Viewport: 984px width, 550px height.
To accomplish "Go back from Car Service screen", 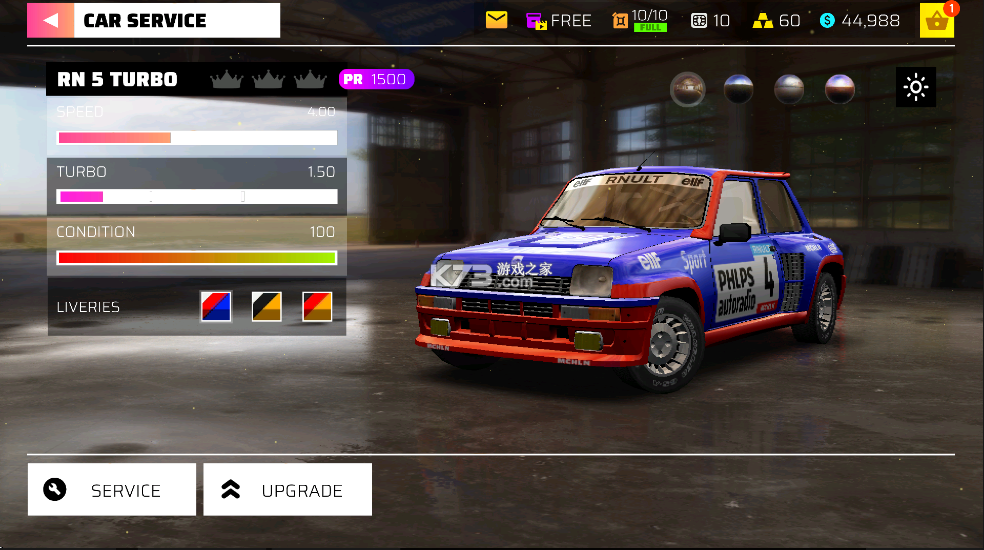I will coord(50,20).
